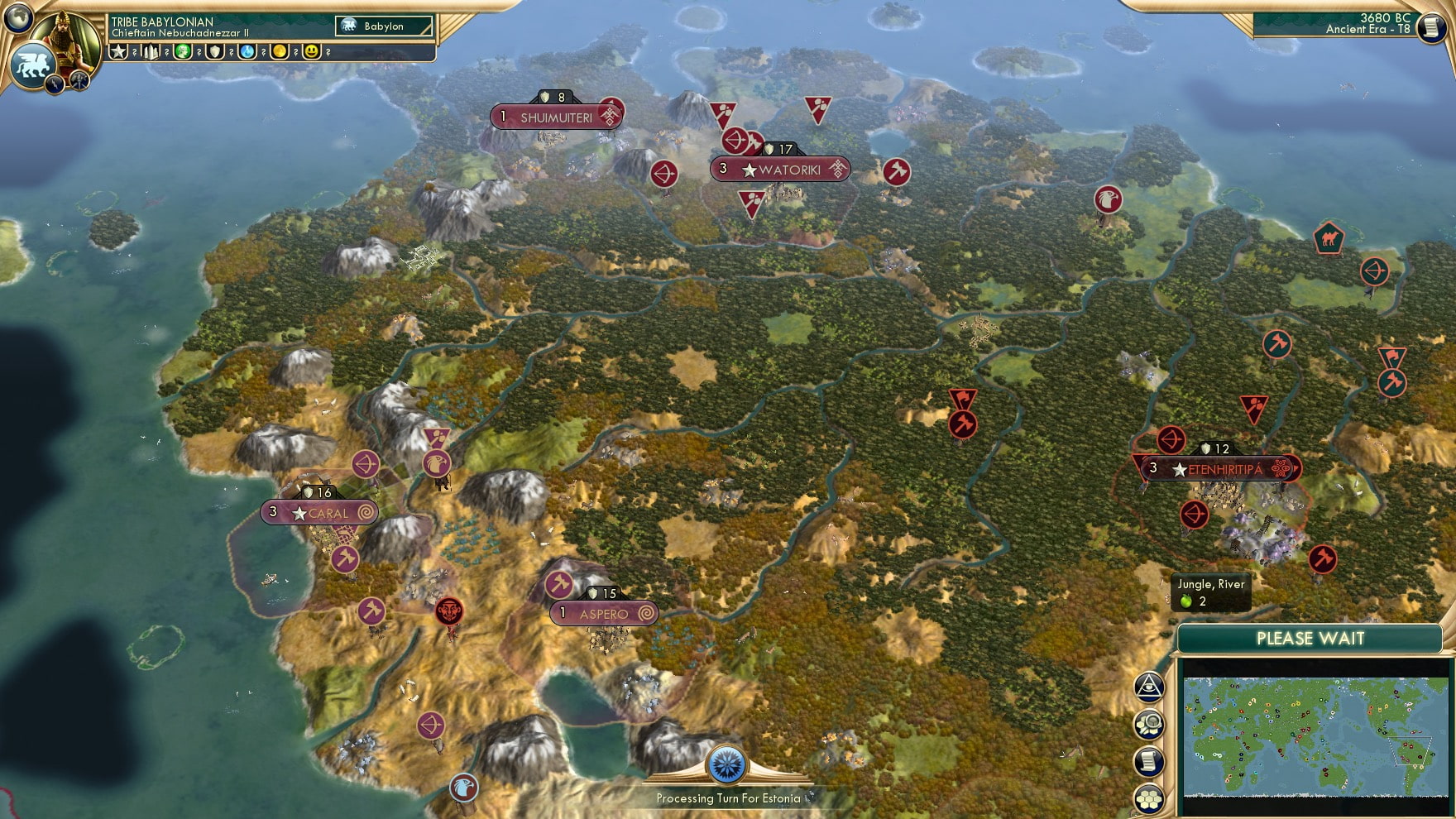Select the white star score icon
1456x819 pixels.
[118, 52]
